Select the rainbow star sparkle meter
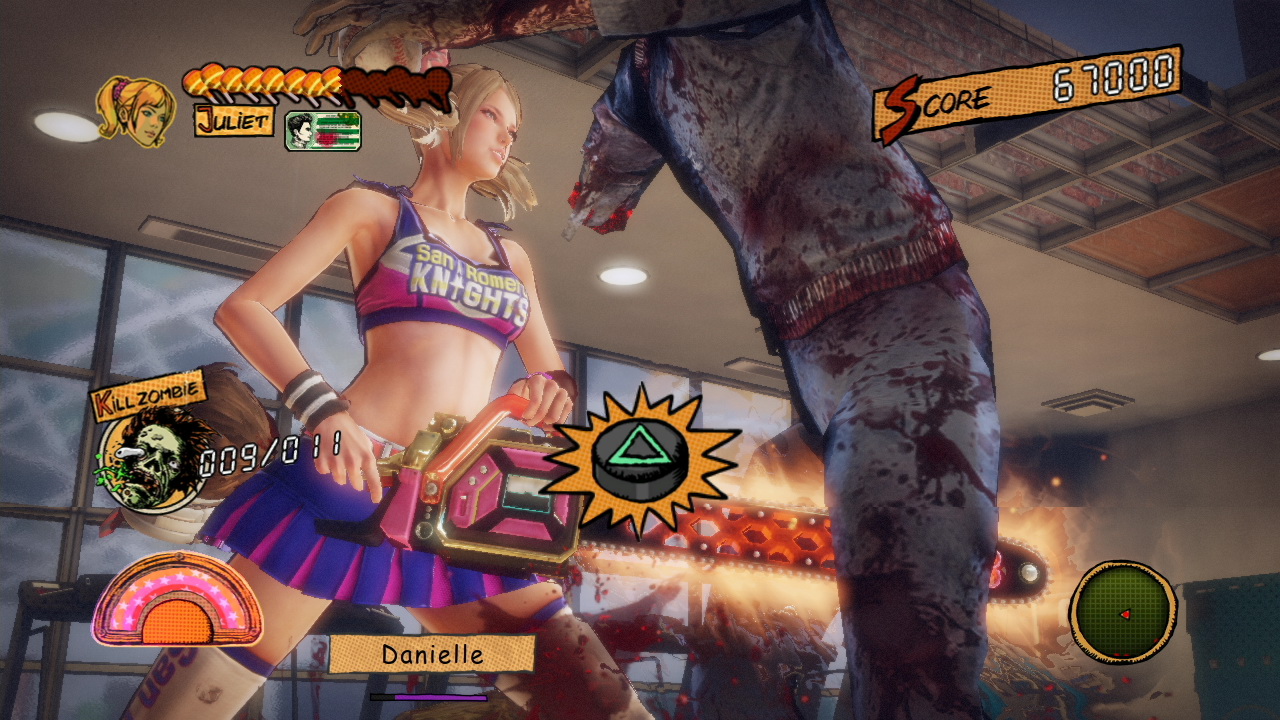 pyautogui.click(x=178, y=600)
